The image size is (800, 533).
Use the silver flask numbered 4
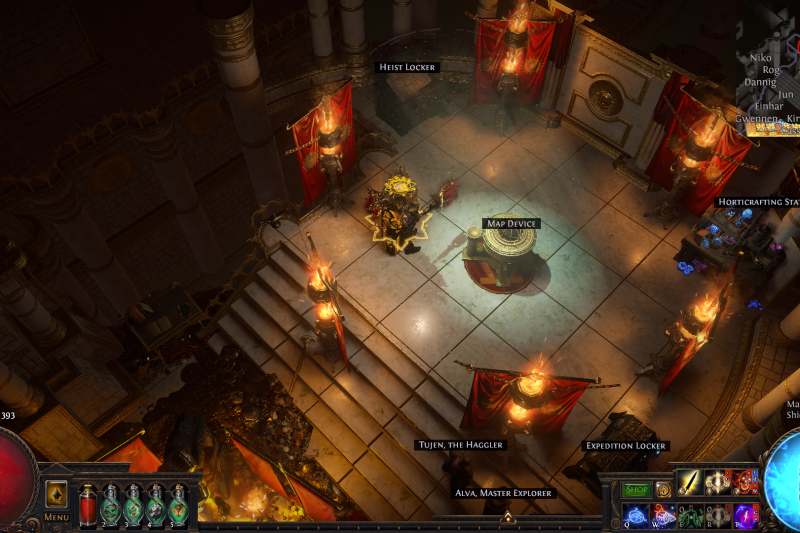(x=156, y=504)
